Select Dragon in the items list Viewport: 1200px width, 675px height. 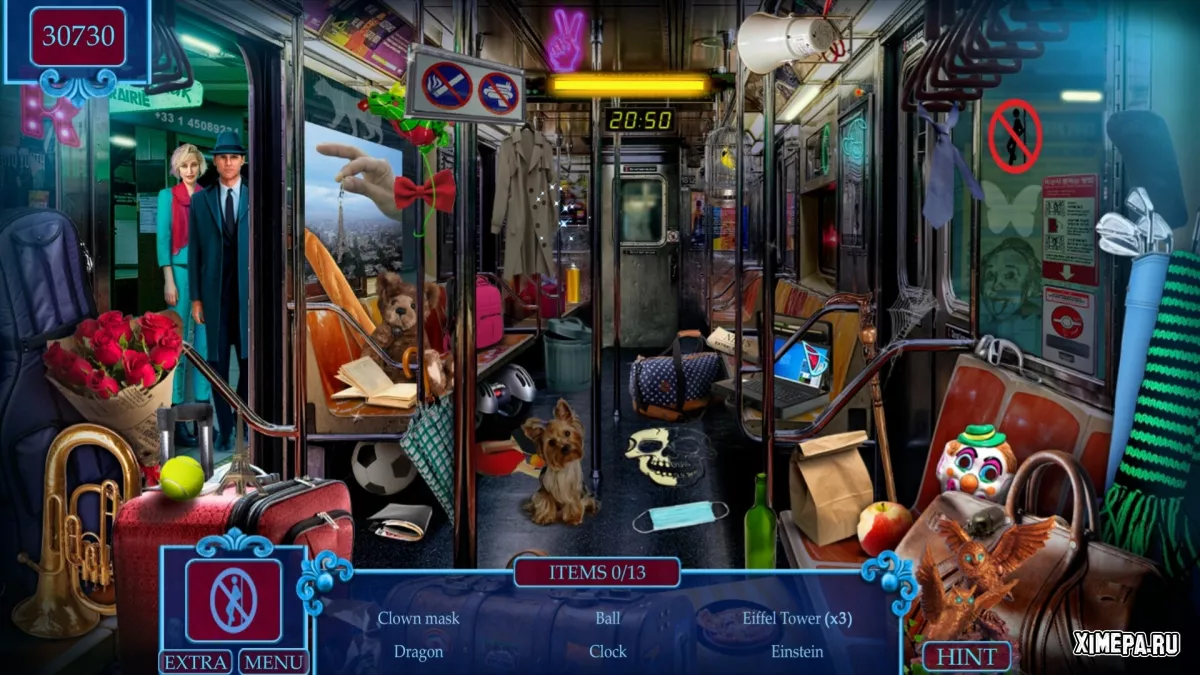418,651
